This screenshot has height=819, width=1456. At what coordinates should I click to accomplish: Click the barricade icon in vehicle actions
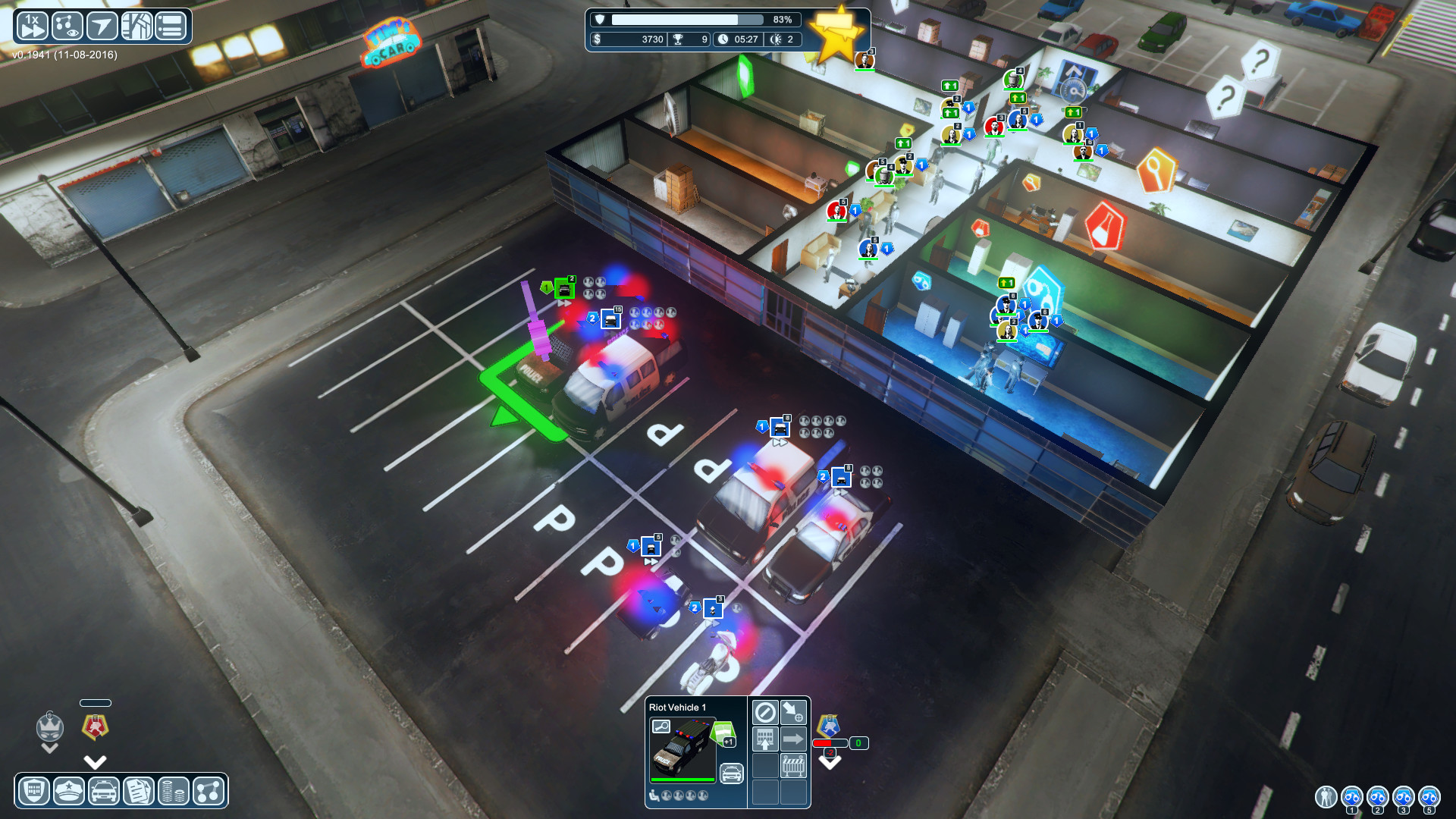tap(793, 766)
